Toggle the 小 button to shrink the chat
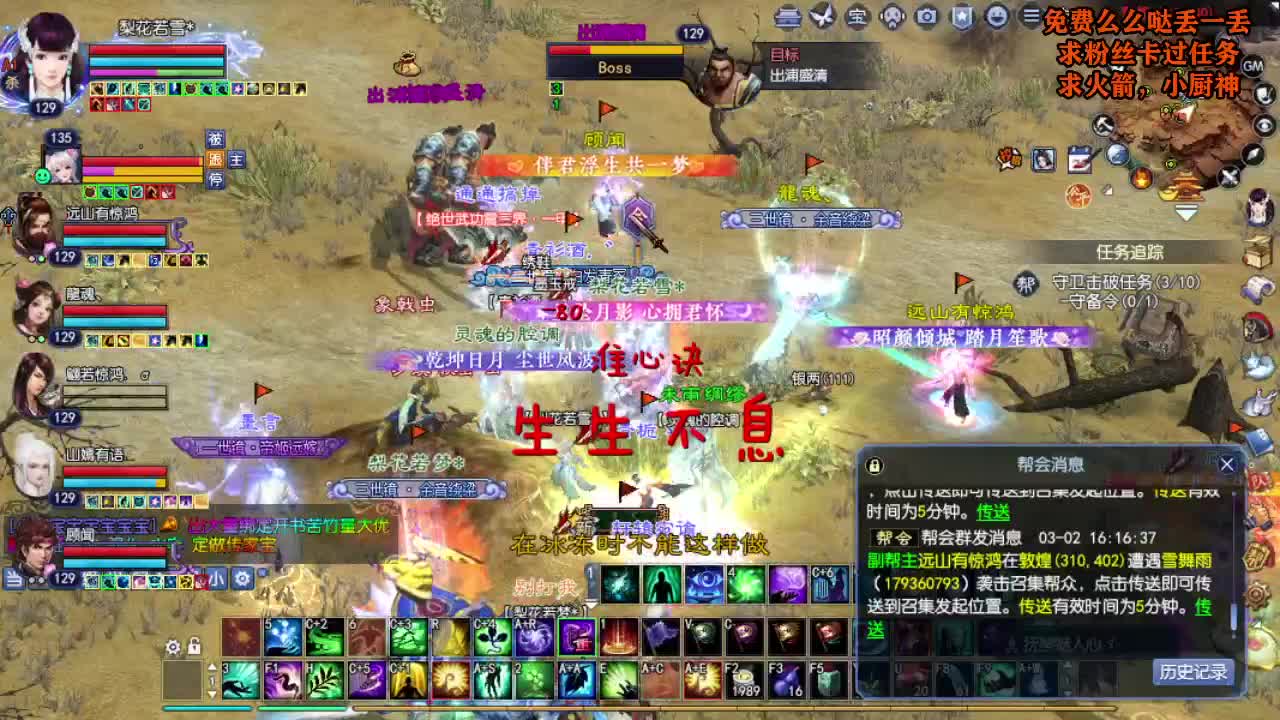1280x720 pixels. tap(216, 577)
